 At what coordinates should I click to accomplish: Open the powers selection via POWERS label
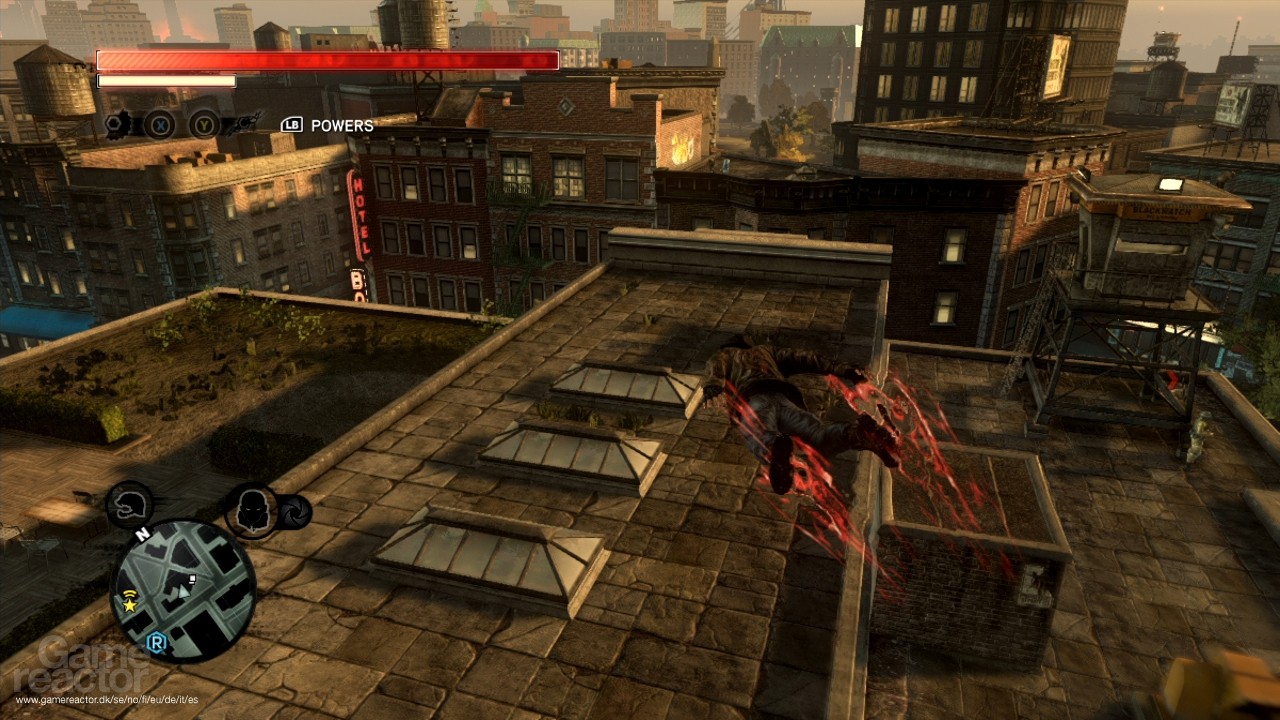point(342,125)
